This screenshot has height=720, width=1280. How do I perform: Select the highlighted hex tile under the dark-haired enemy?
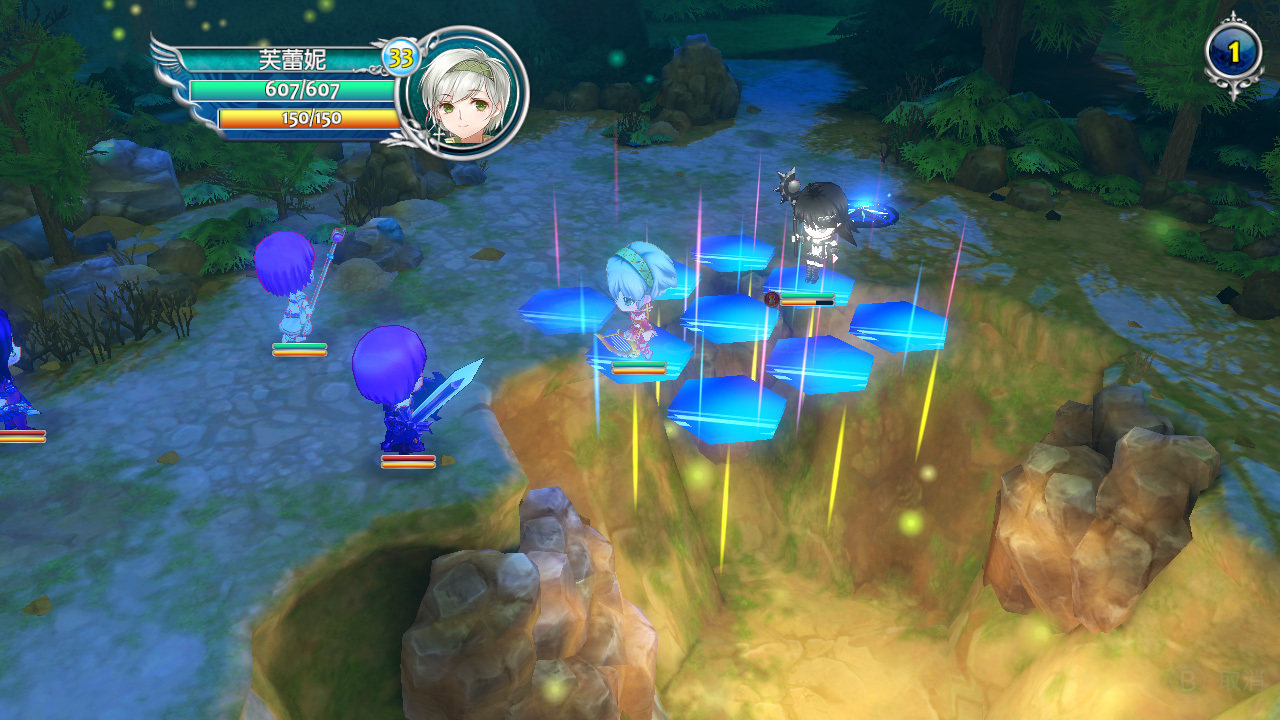point(810,283)
